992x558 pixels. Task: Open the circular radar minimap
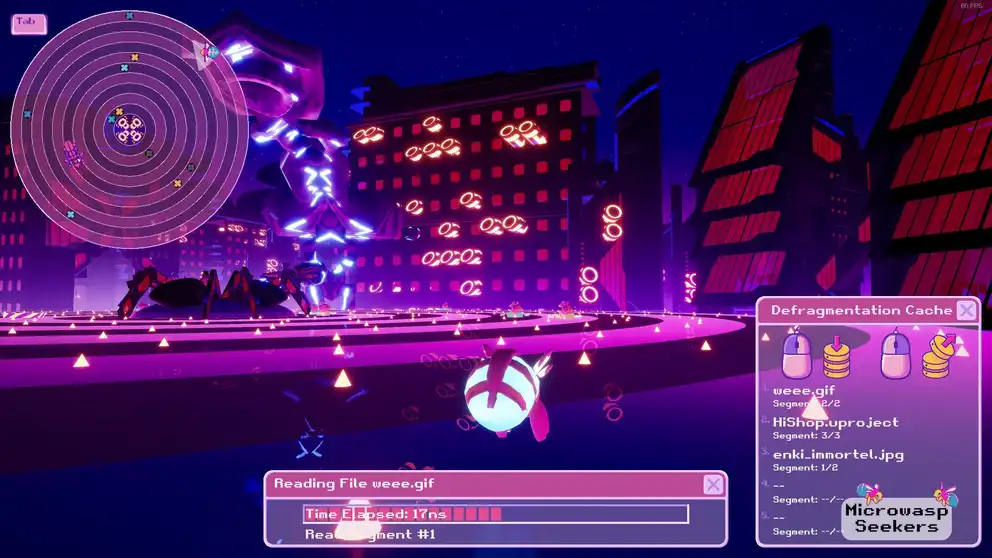pyautogui.click(x=28, y=22)
